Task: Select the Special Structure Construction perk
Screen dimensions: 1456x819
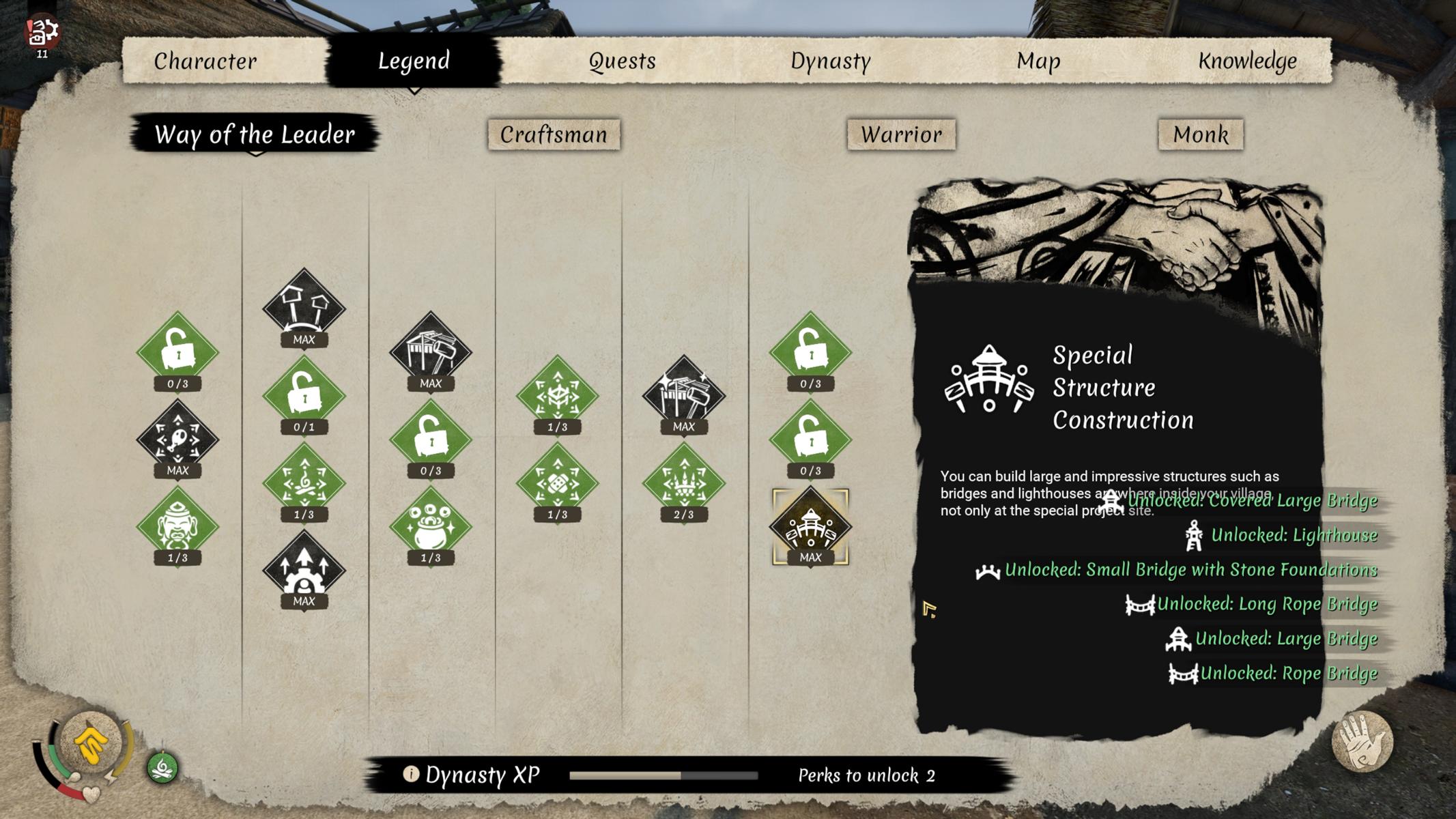Action: tap(810, 526)
